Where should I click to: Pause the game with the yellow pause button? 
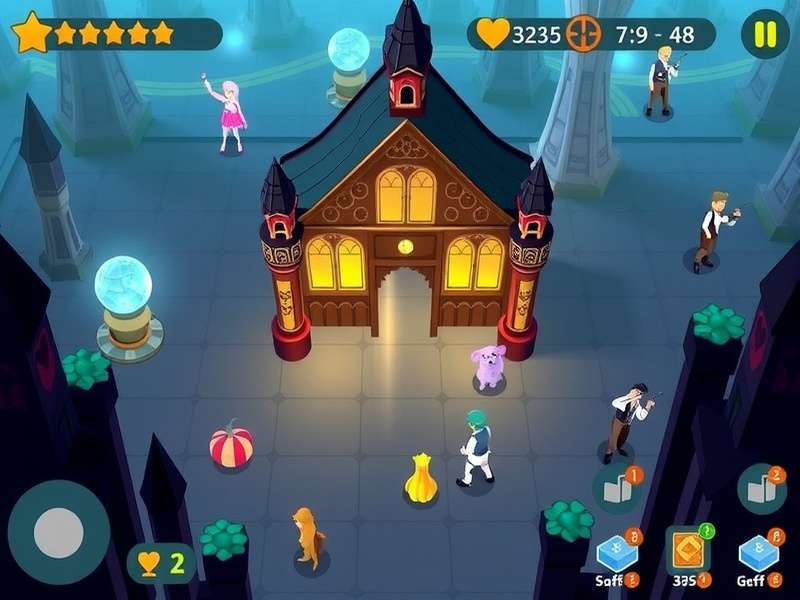(765, 34)
